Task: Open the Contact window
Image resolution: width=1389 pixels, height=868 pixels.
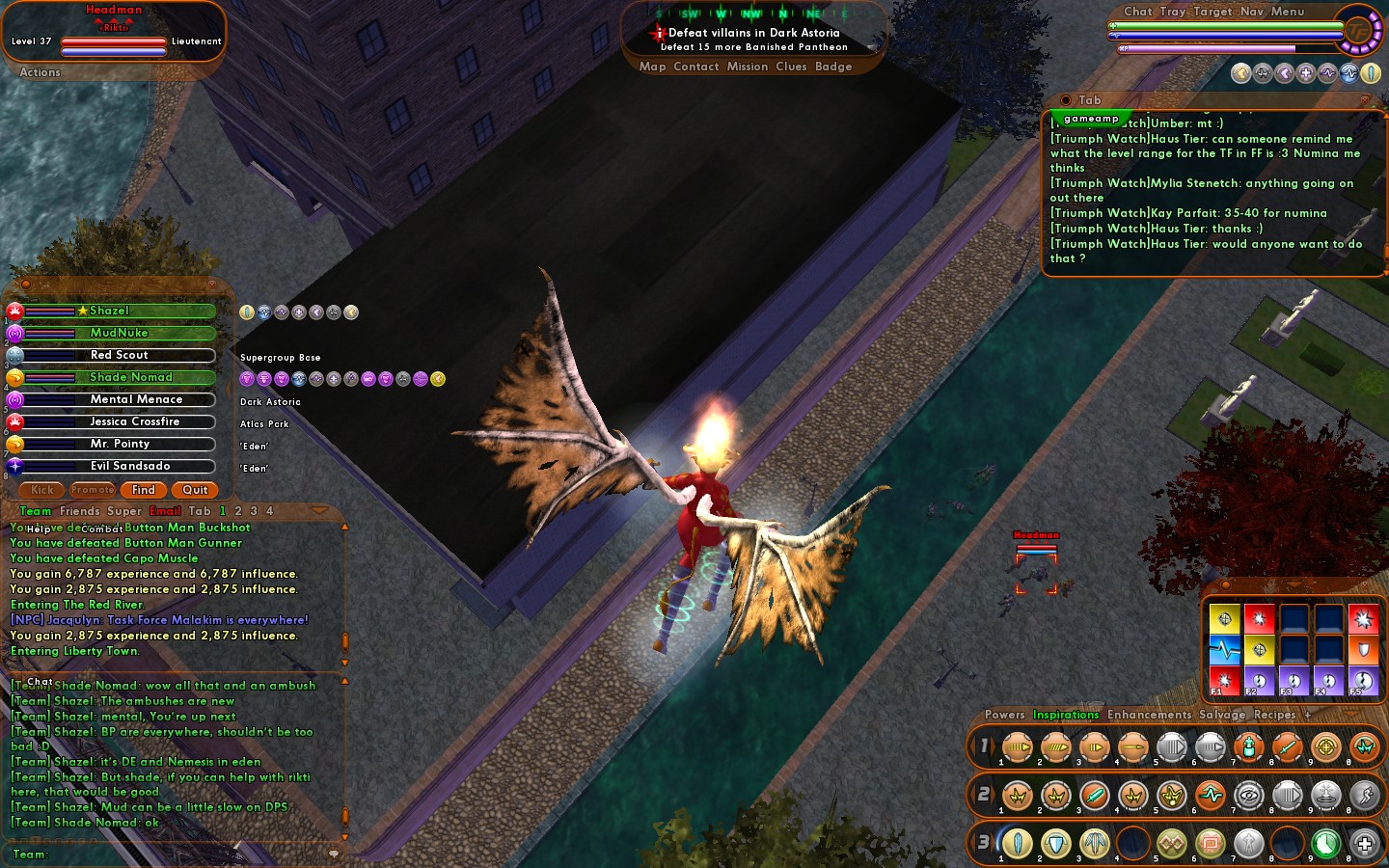Action: pos(695,67)
